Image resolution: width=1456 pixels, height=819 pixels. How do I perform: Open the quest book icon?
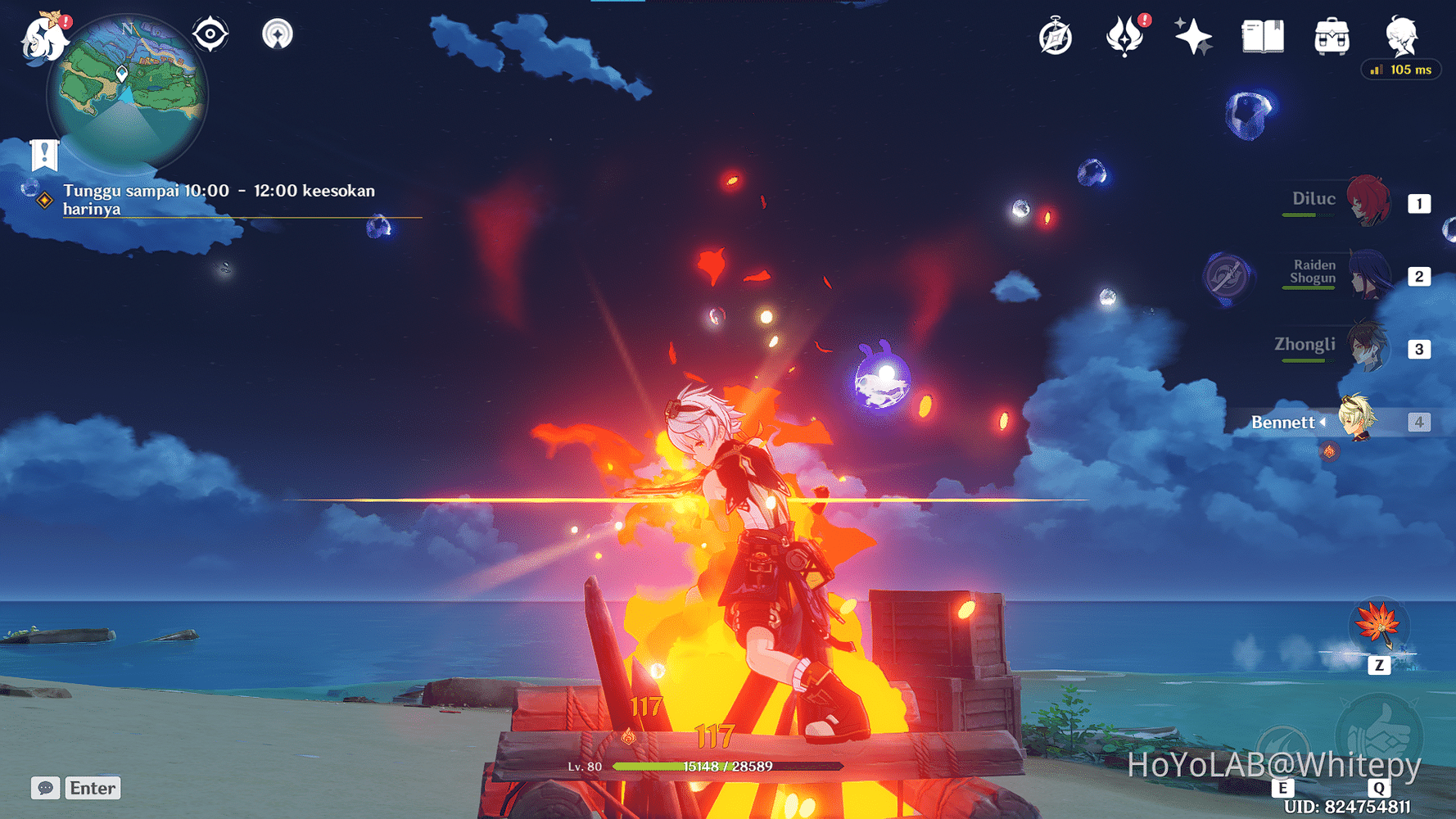[1261, 36]
